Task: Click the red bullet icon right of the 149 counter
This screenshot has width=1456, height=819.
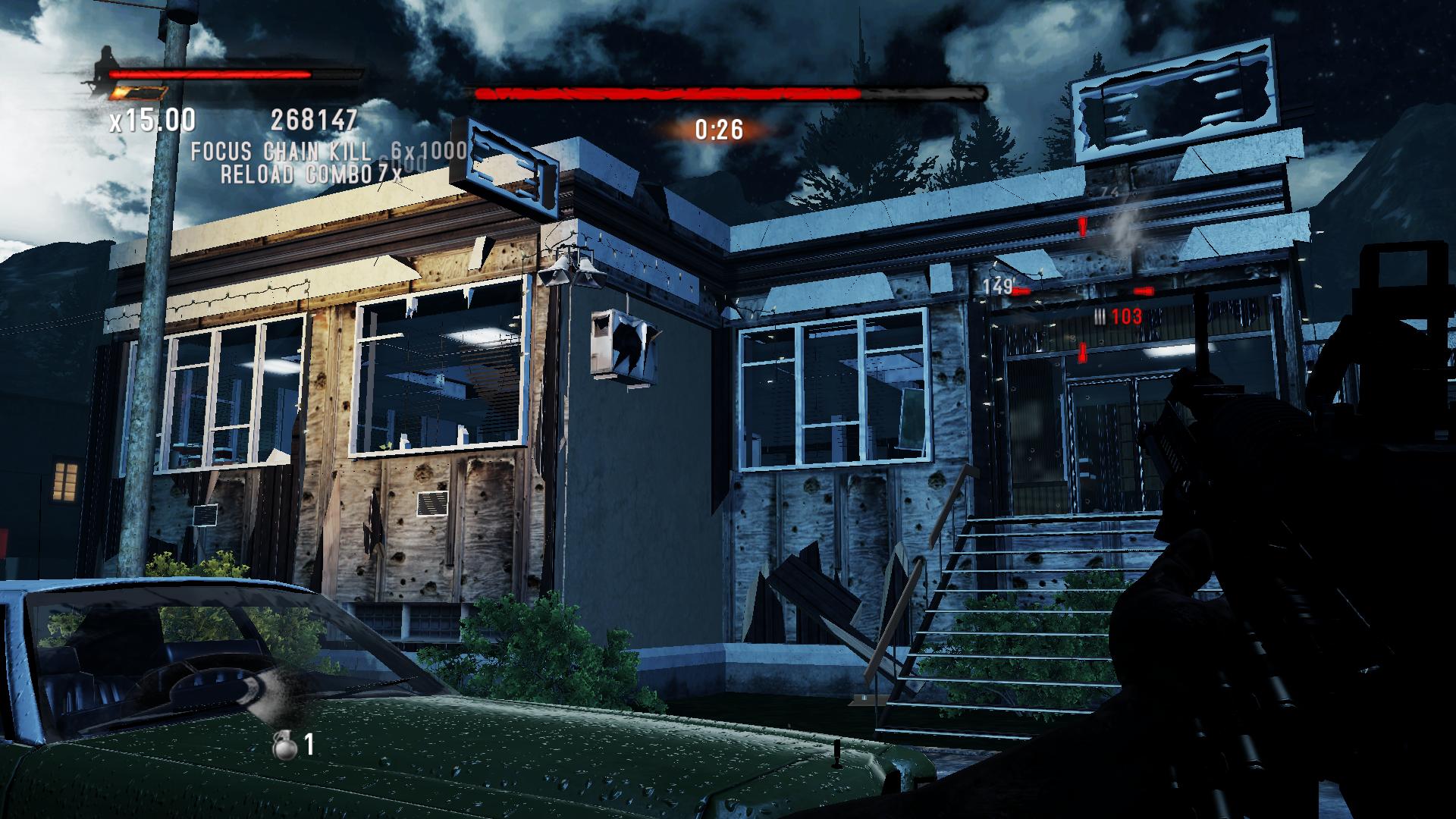Action: pyautogui.click(x=1144, y=291)
